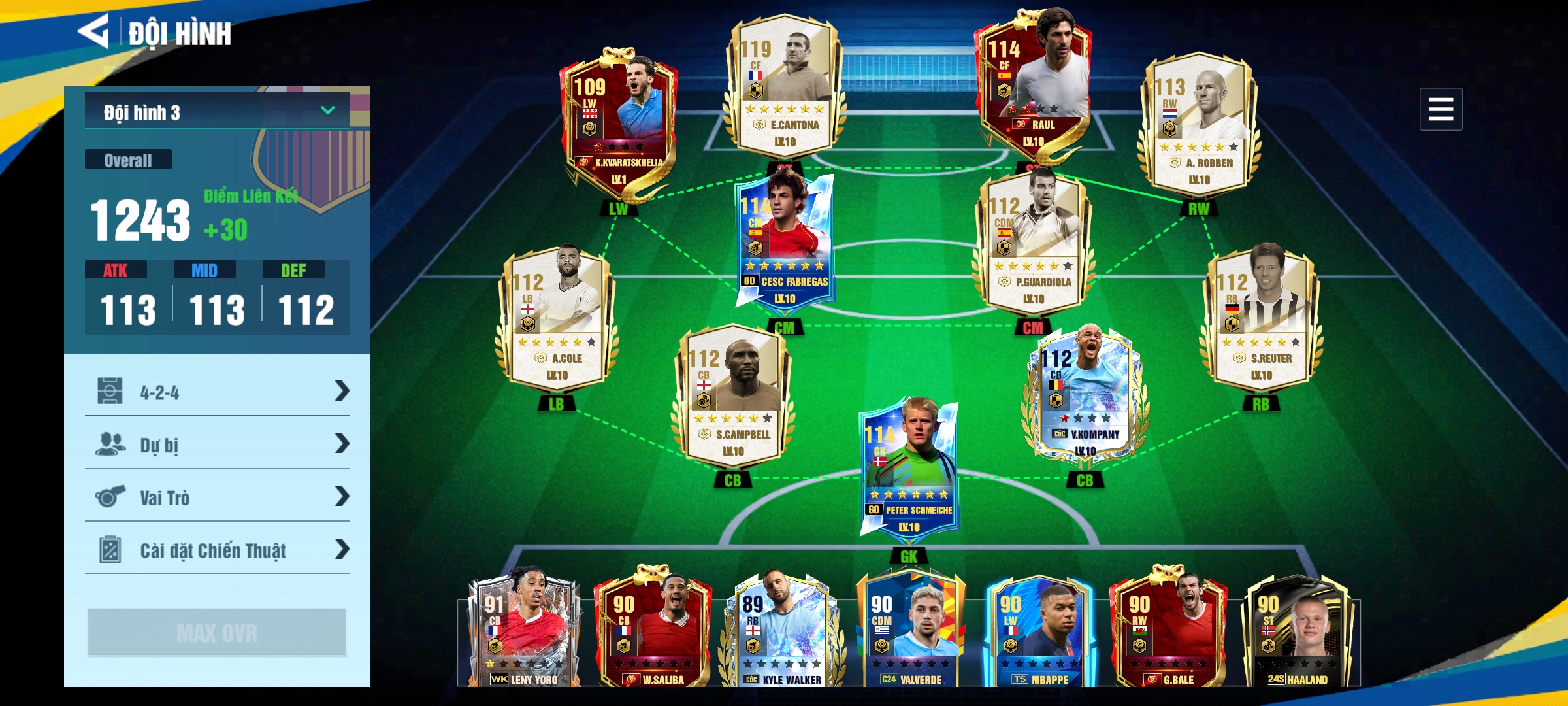Image resolution: width=1568 pixels, height=706 pixels.
Task: Choose the A. Robben right wing card
Action: (x=1198, y=124)
